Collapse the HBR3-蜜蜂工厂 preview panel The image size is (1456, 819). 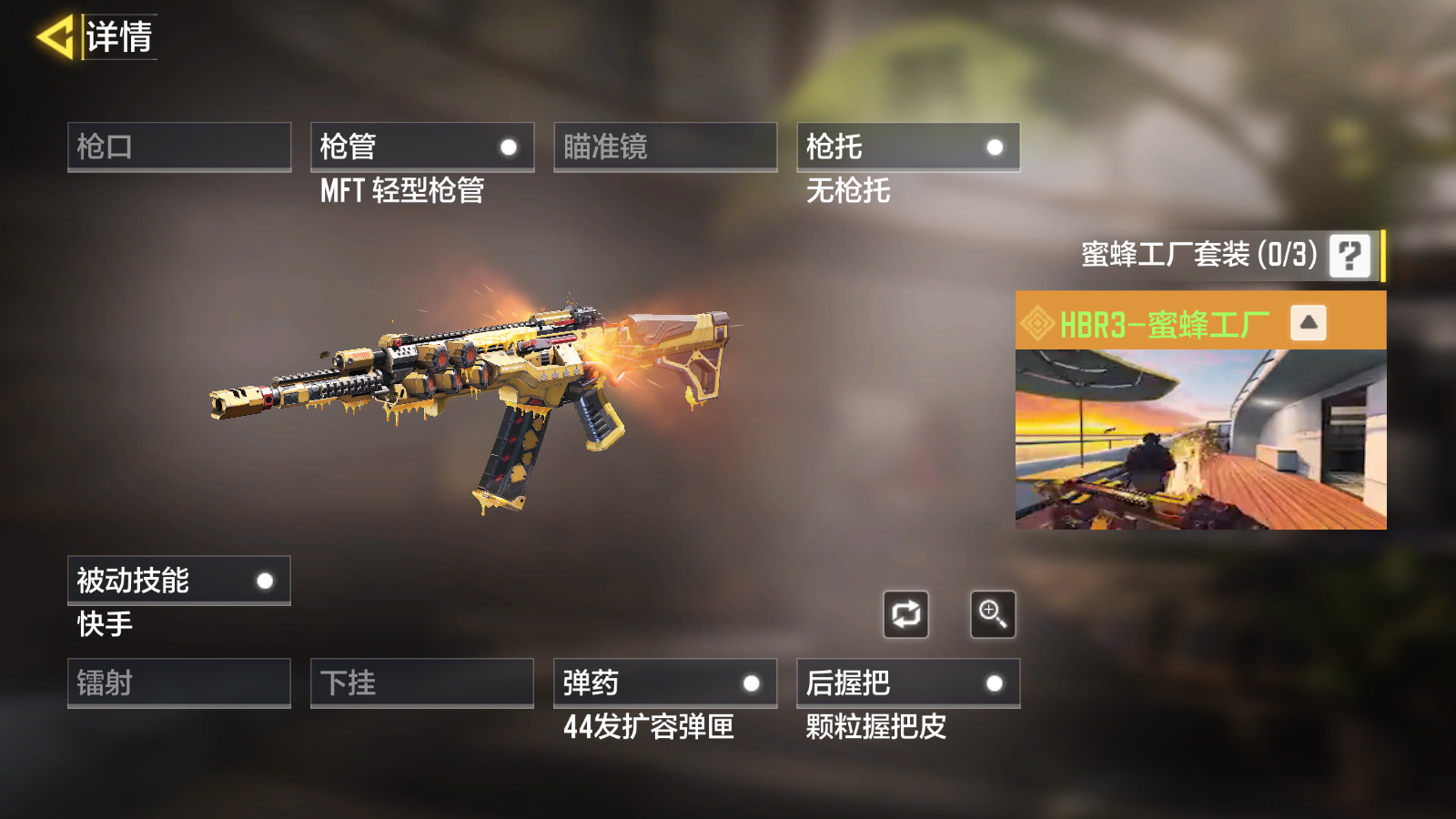[x=1308, y=323]
